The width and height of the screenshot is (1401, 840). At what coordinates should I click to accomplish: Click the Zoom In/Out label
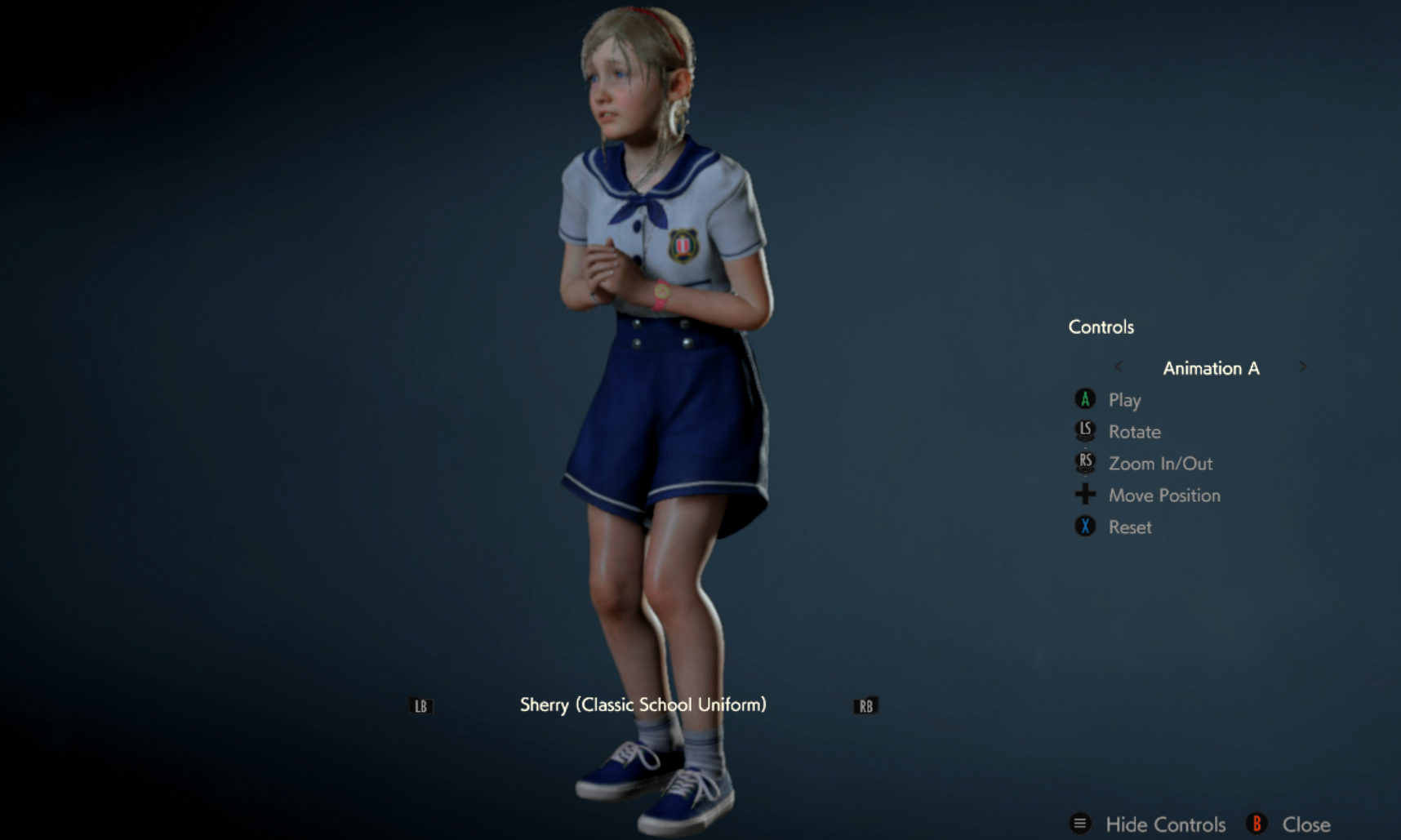1160,463
